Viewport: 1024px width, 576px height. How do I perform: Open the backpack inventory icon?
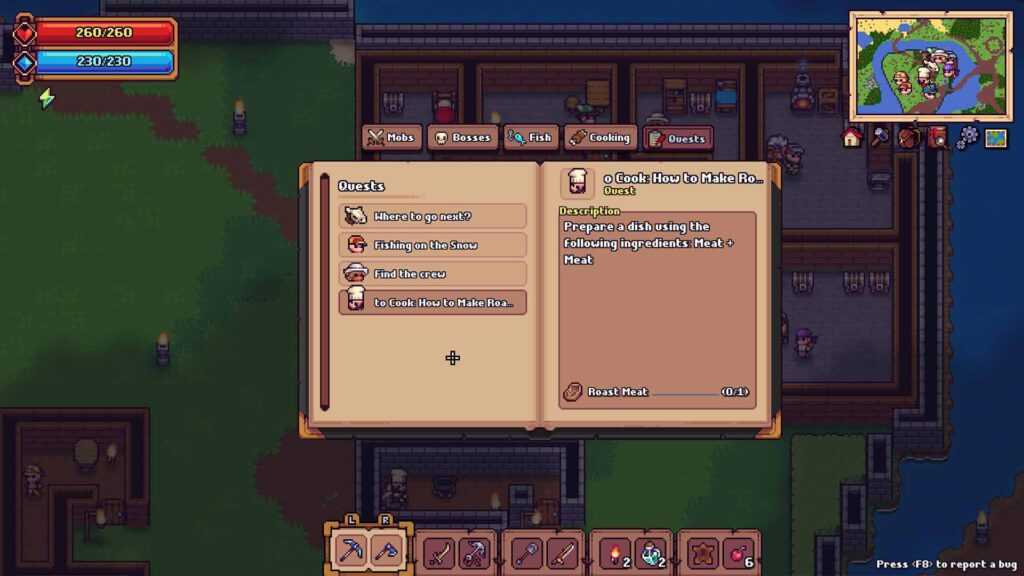click(909, 138)
